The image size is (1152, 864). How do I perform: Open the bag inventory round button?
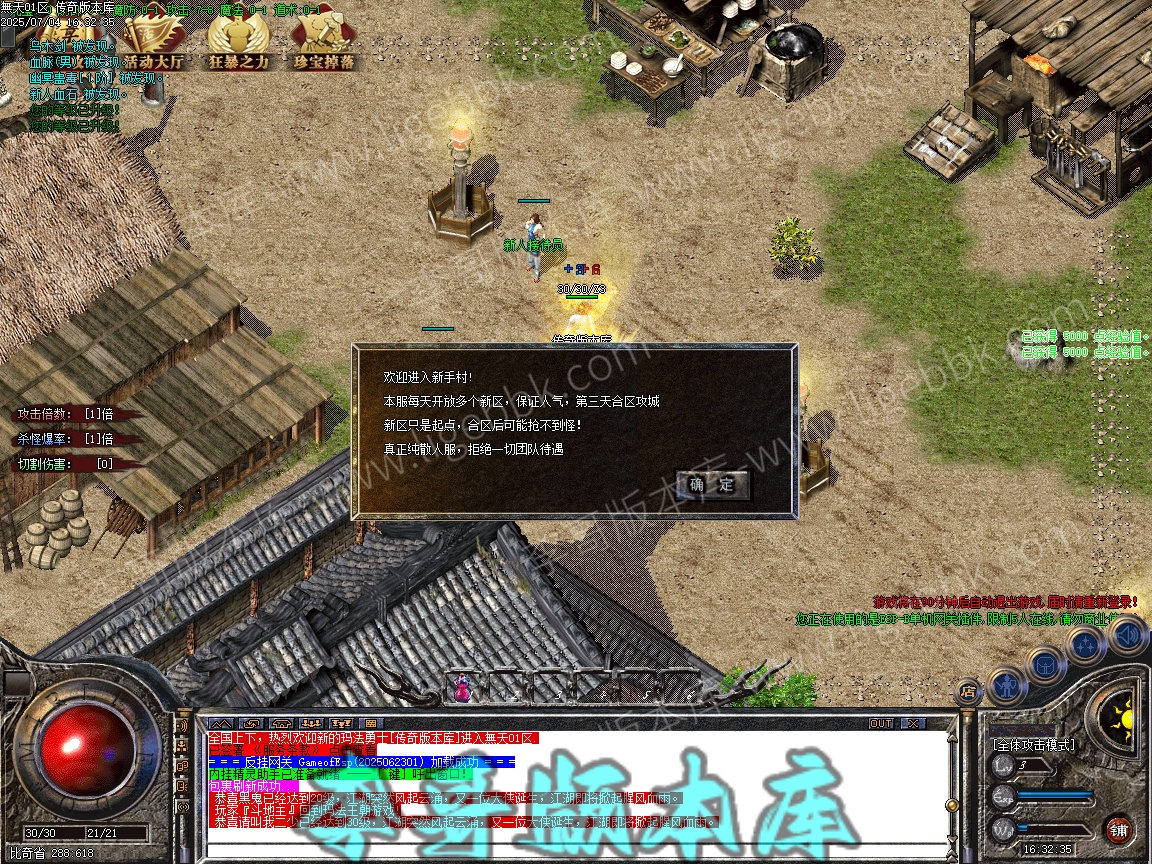[1045, 664]
